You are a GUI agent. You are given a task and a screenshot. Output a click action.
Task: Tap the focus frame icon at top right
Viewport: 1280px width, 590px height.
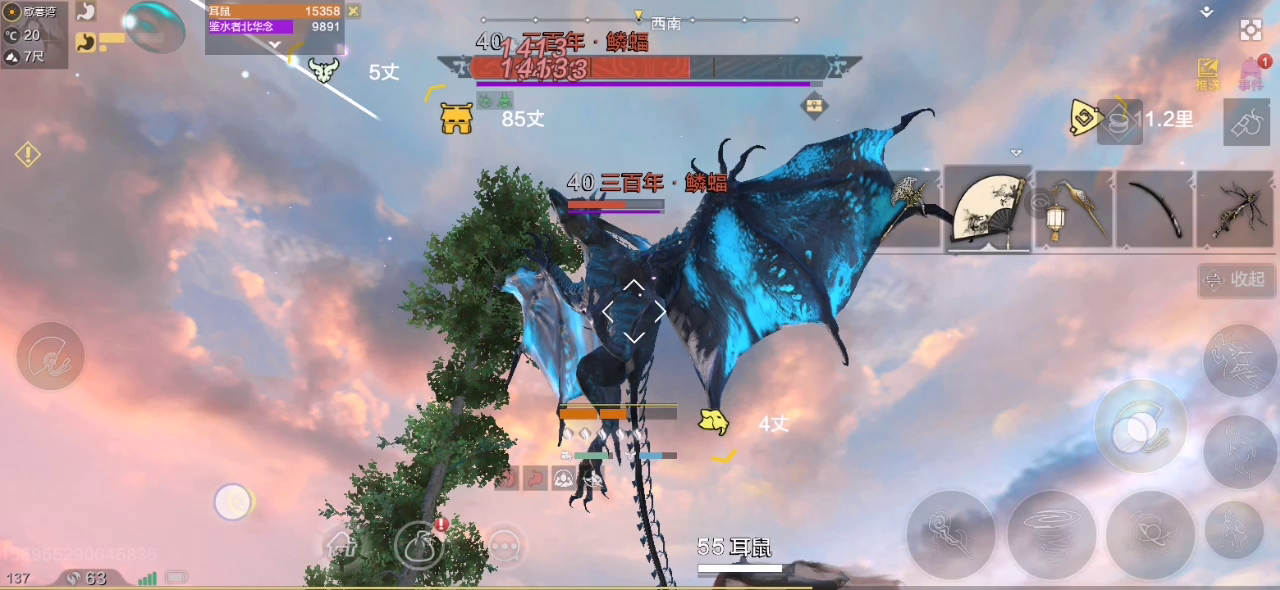pos(1251,30)
